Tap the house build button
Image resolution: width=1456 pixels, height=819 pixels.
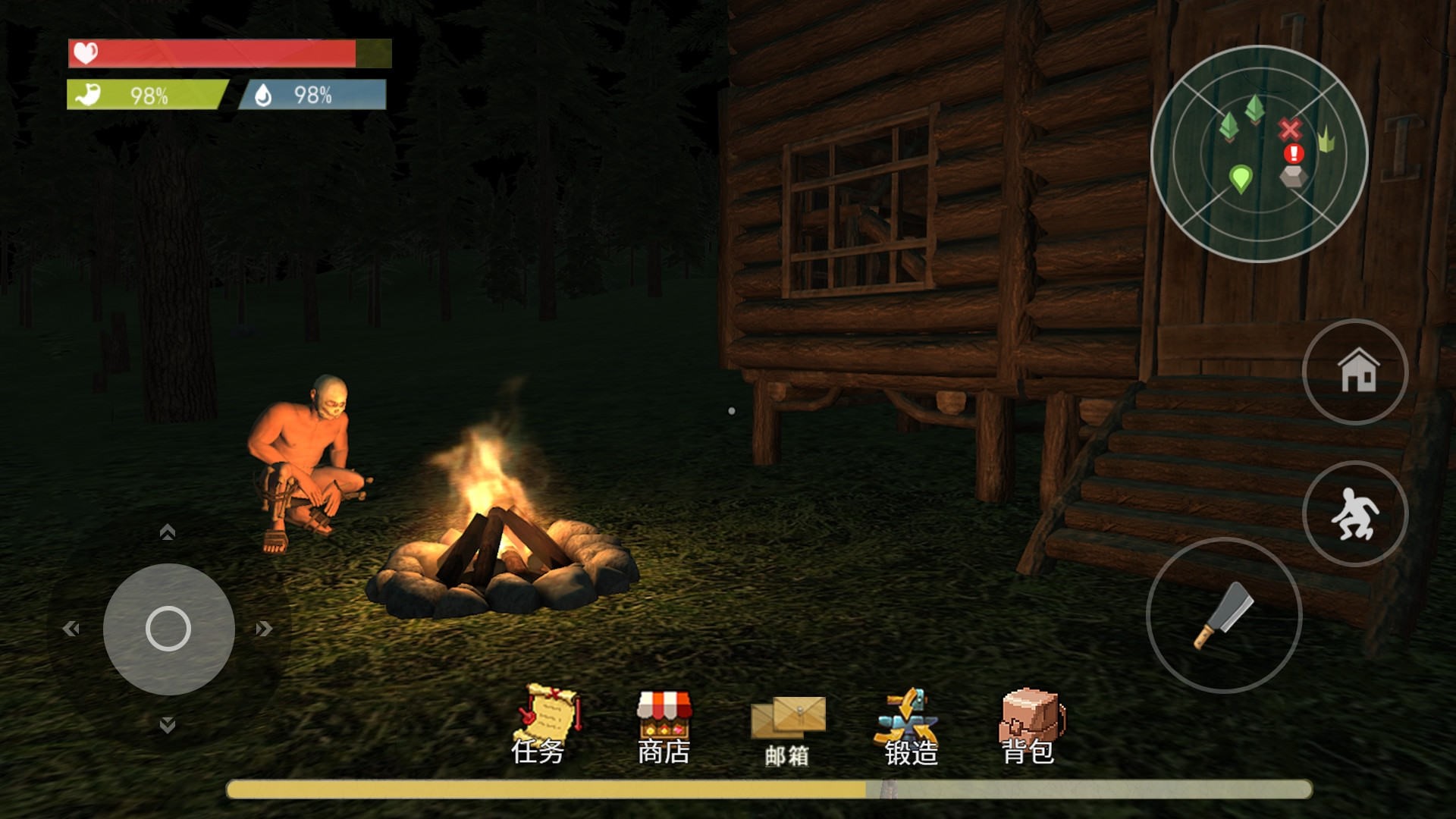click(x=1354, y=372)
